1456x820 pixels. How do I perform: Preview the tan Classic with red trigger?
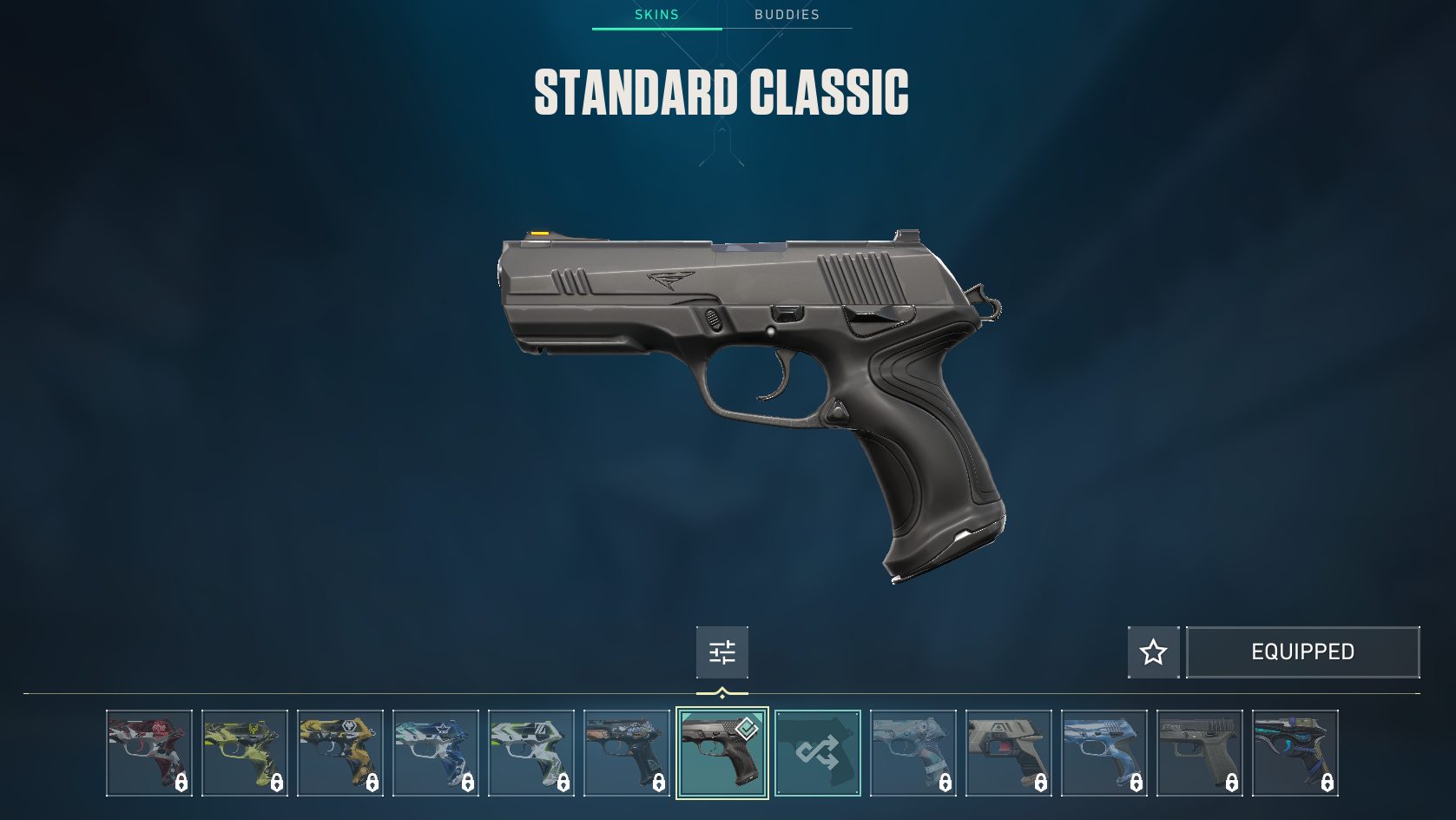point(1009,753)
